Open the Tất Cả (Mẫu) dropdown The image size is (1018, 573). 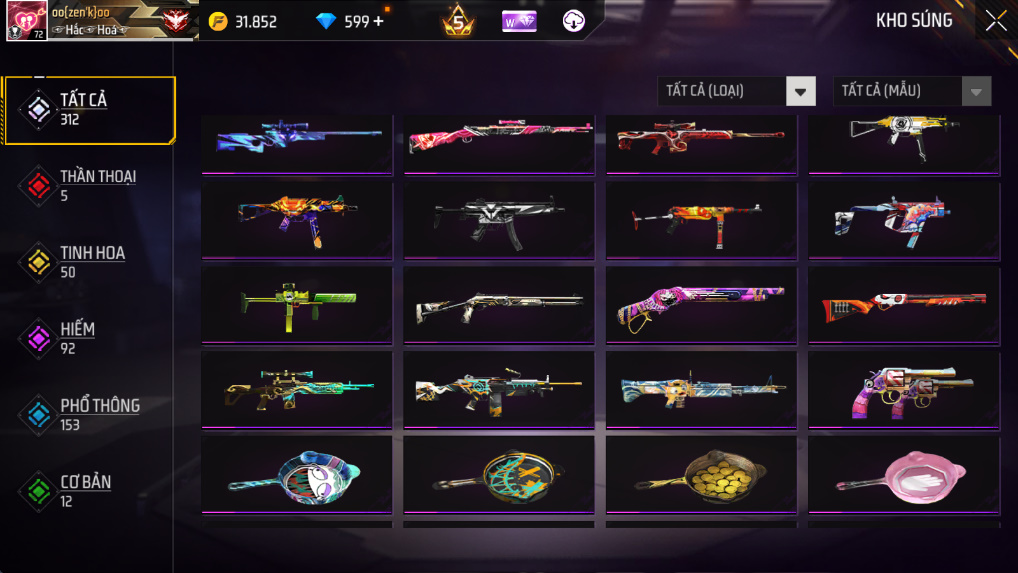[912, 91]
